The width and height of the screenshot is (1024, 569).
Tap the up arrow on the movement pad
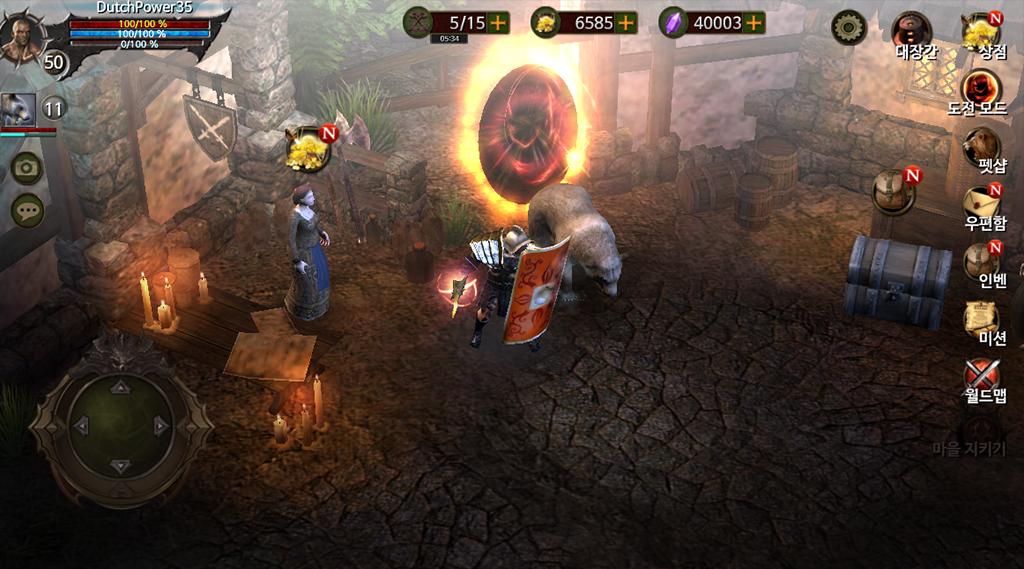click(121, 386)
